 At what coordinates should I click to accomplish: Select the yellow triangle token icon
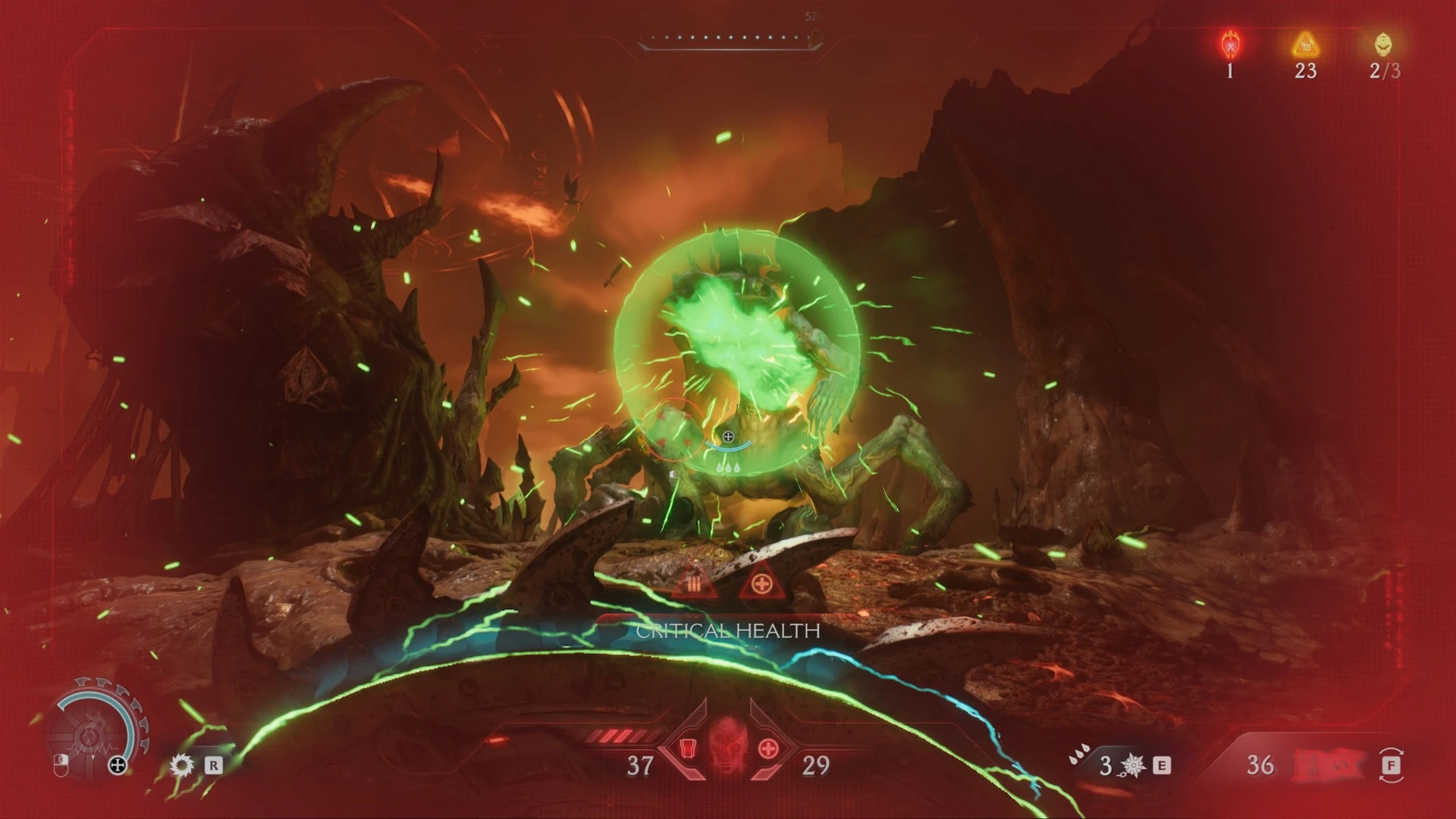tap(1305, 45)
